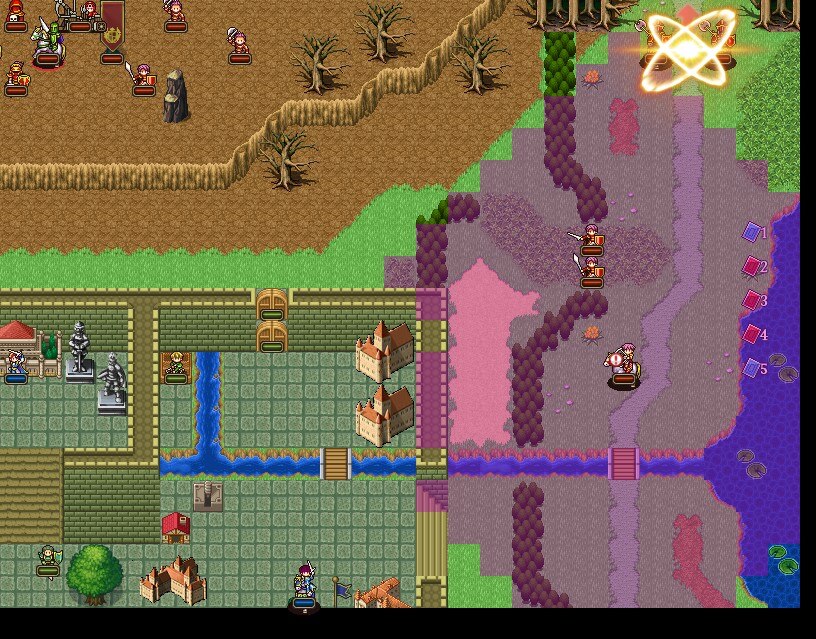Select the blue card marker numbered 1
The image size is (816, 639).
(x=752, y=232)
